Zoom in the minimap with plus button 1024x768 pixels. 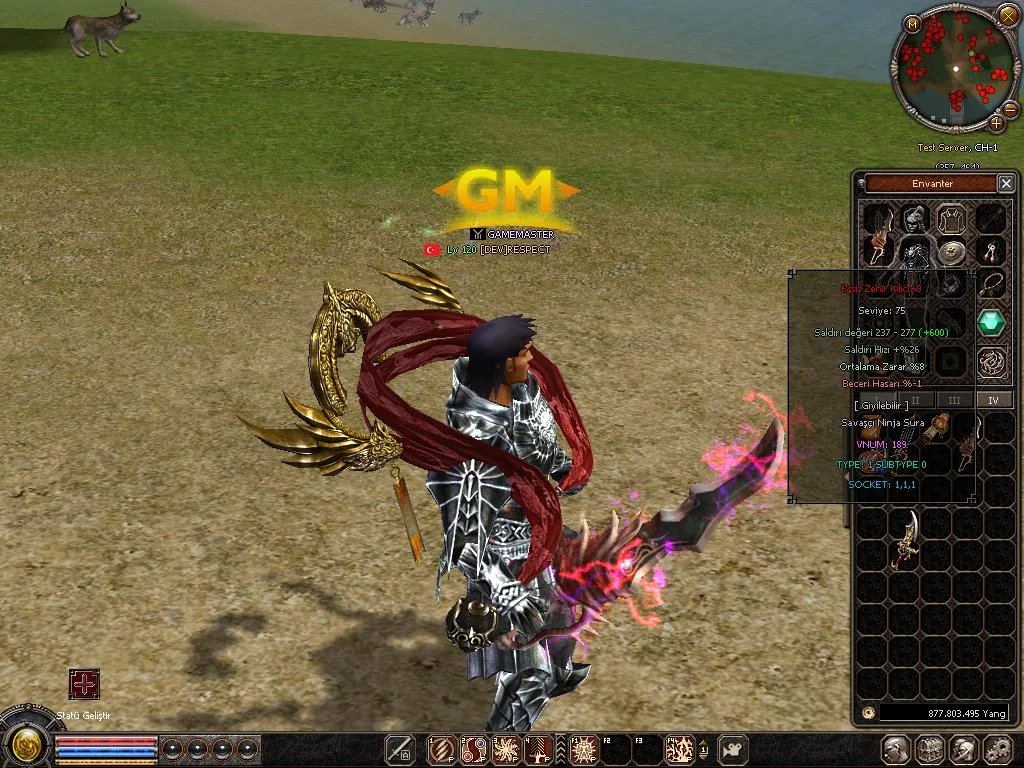997,123
